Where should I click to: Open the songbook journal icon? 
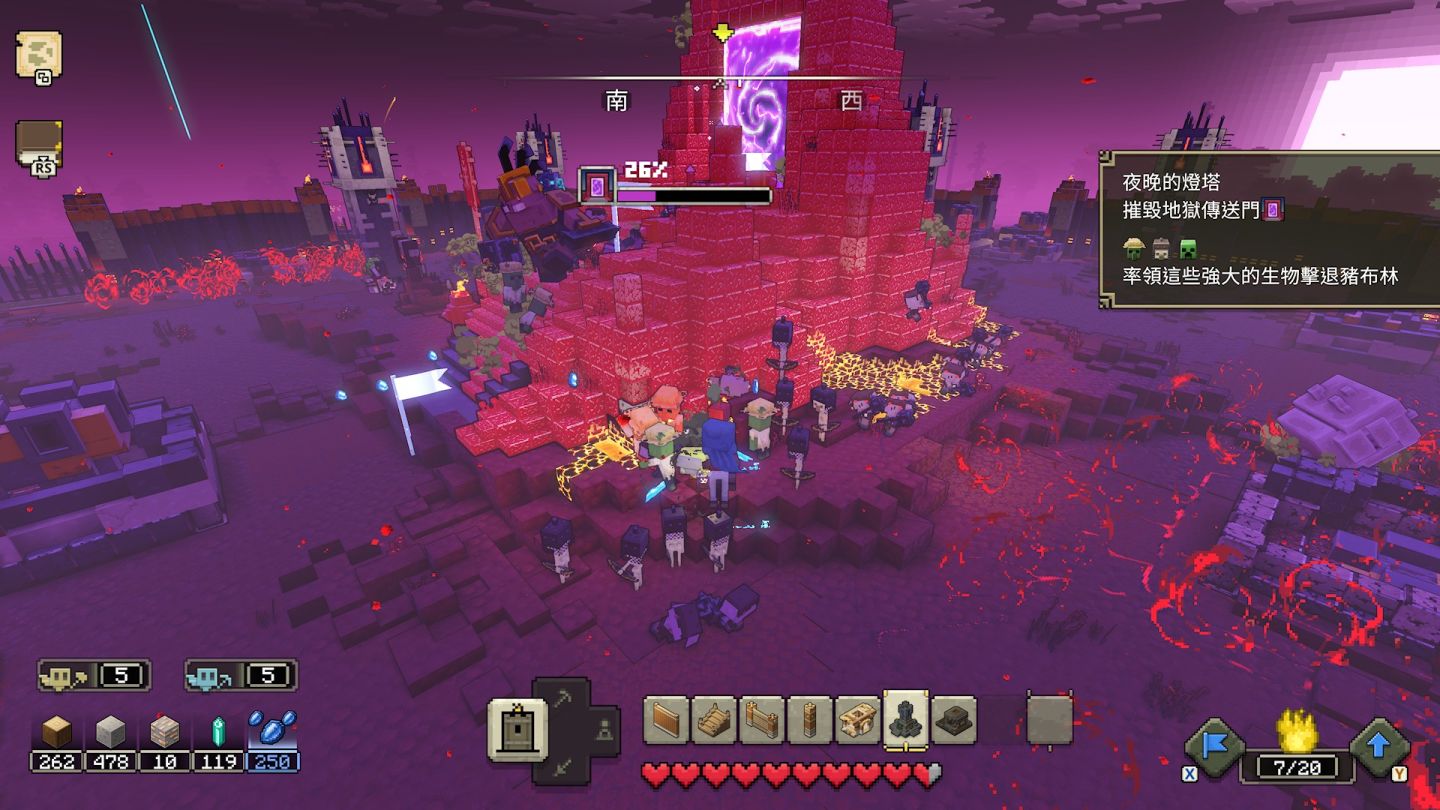[39, 143]
